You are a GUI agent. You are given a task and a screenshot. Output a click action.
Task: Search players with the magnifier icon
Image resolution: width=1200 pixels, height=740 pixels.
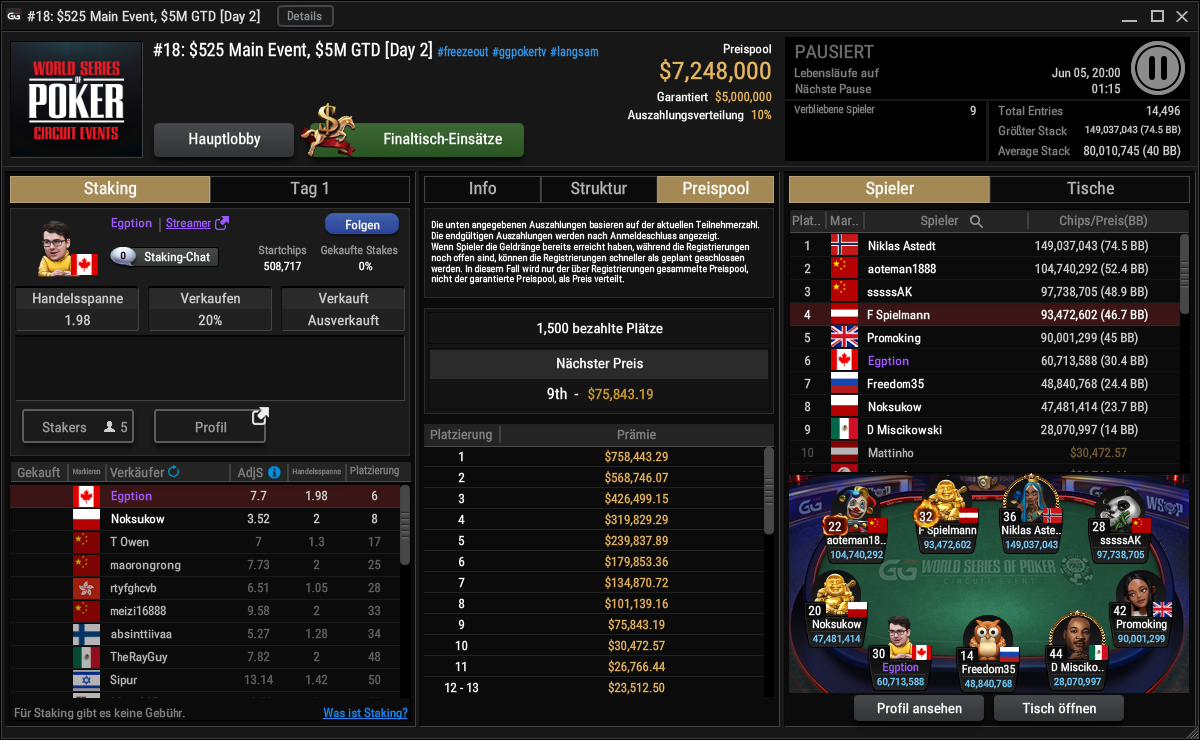click(976, 221)
